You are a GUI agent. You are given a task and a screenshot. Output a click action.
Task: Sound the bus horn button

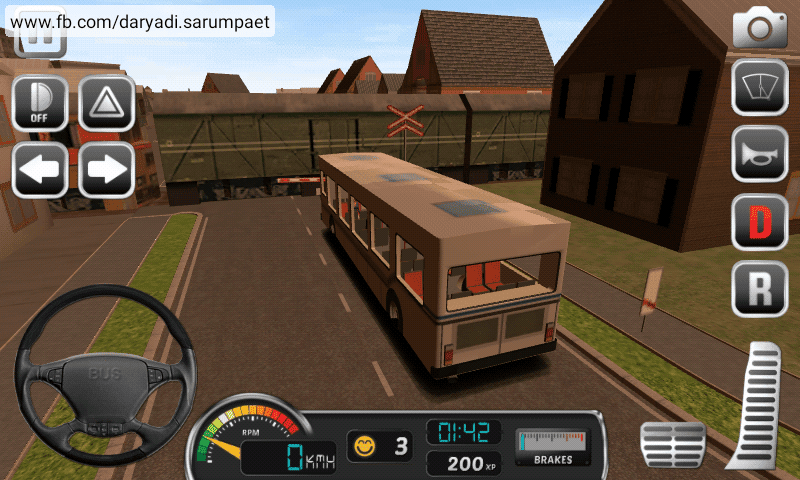(760, 154)
